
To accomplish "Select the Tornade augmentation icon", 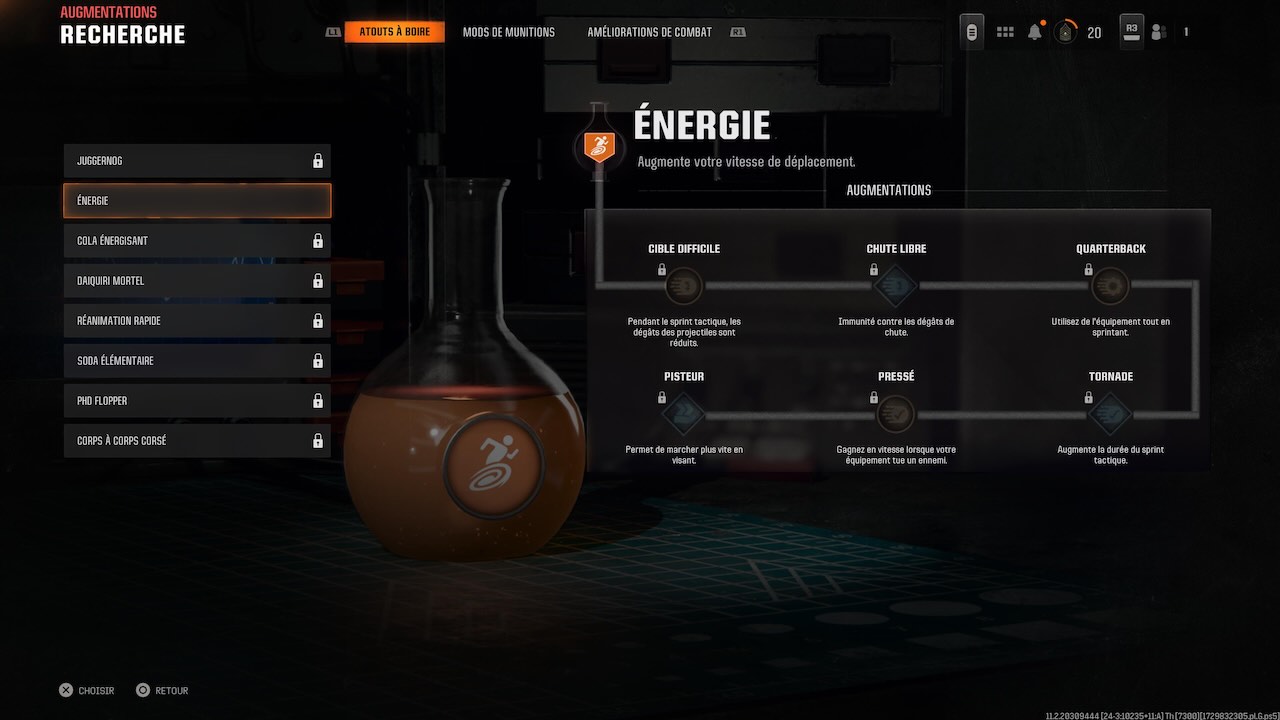I will 1110,414.
